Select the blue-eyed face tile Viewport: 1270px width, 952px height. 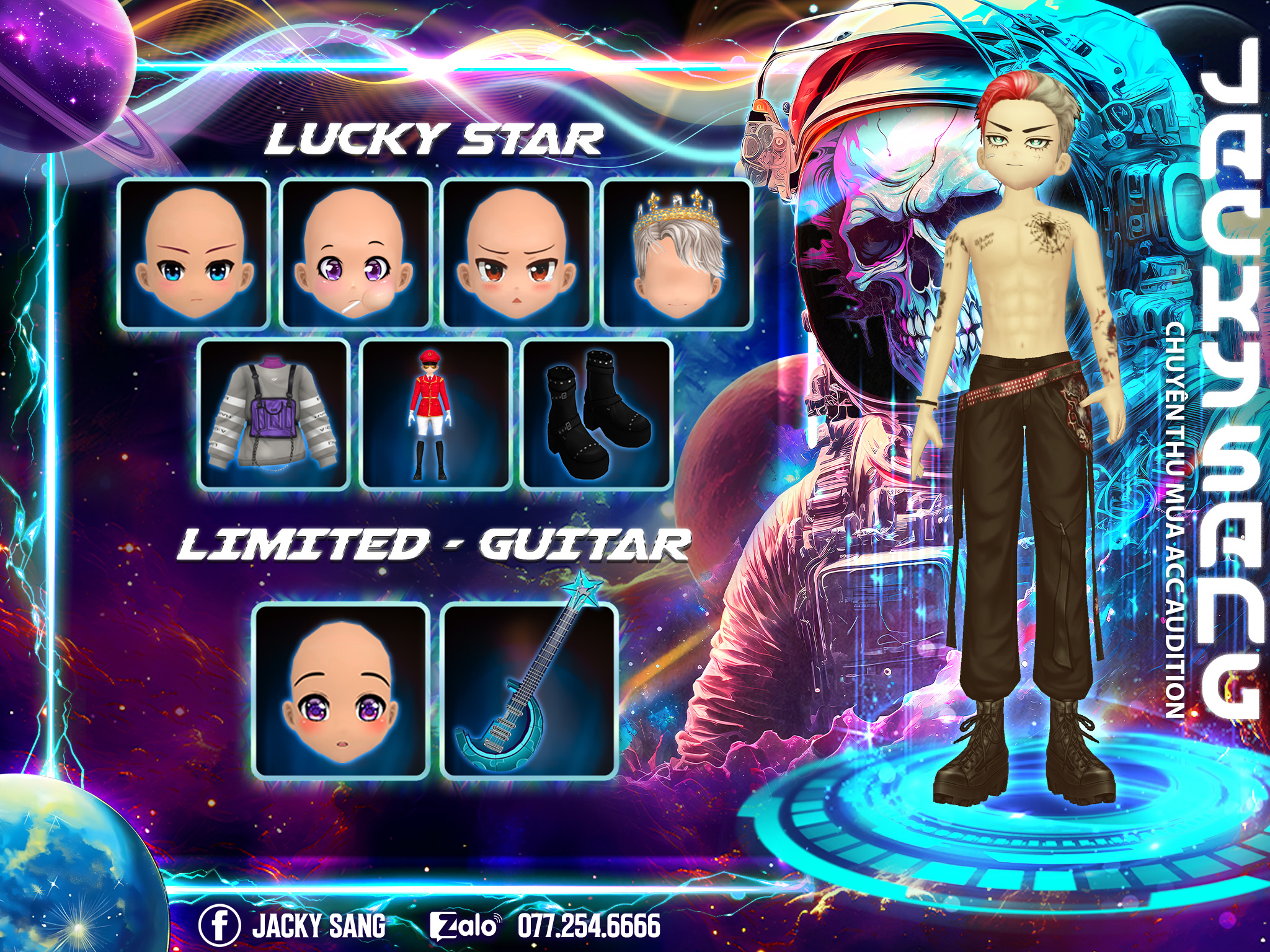(x=193, y=253)
